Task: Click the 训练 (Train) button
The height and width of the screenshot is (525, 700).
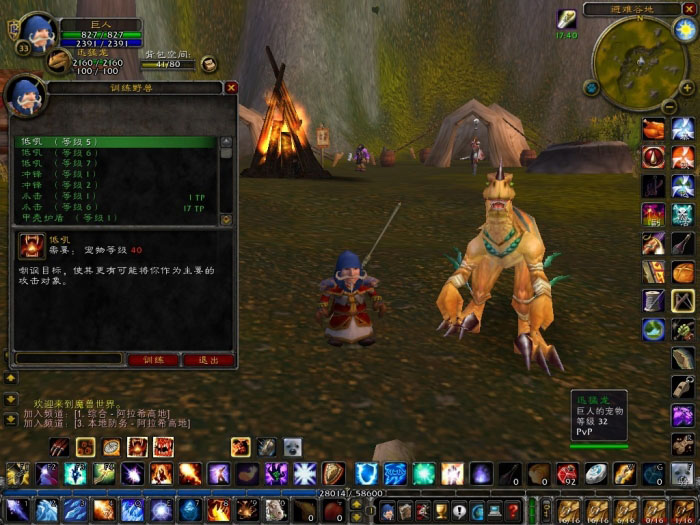Action: click(152, 360)
